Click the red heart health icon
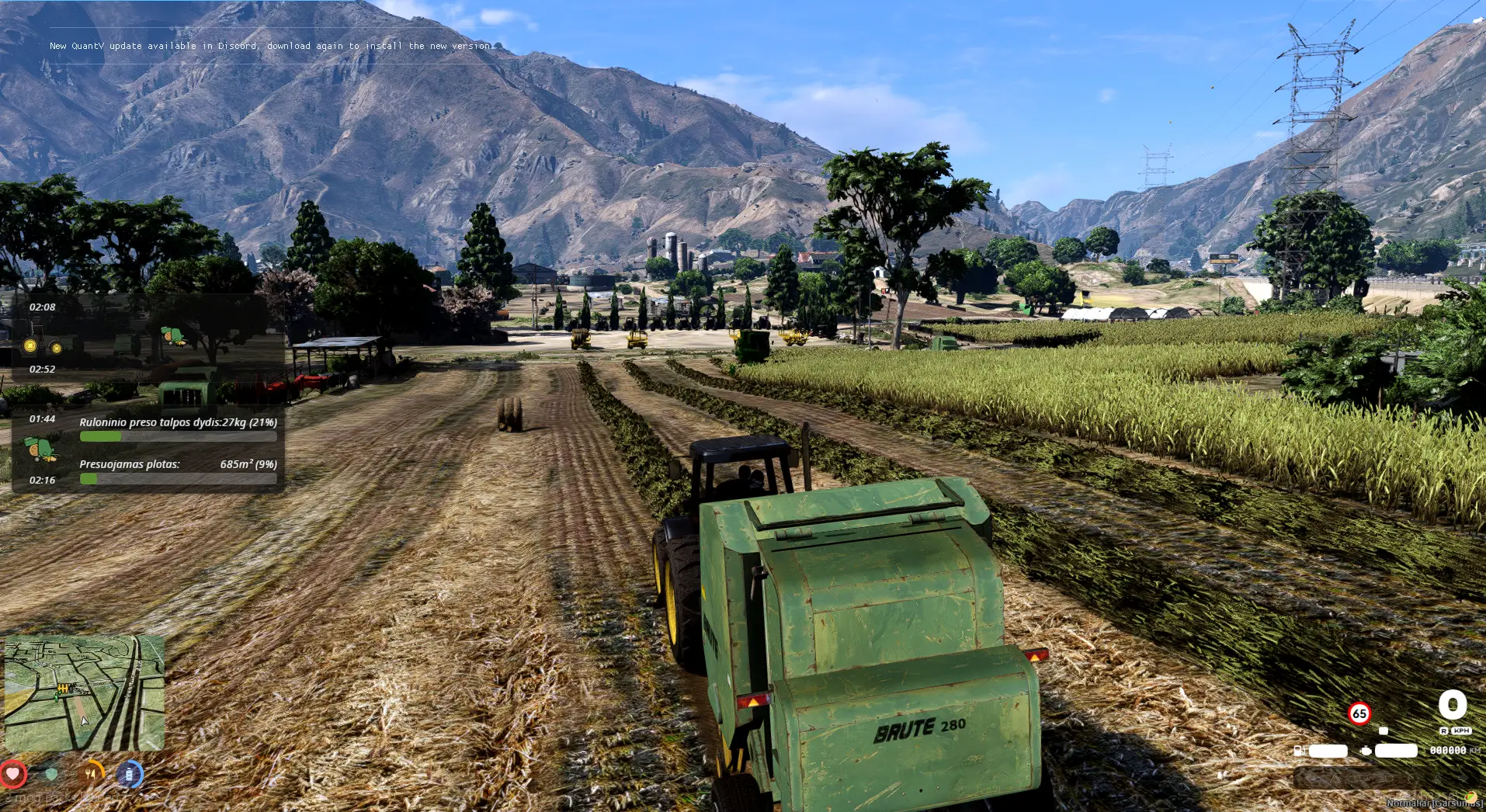 pyautogui.click(x=13, y=773)
